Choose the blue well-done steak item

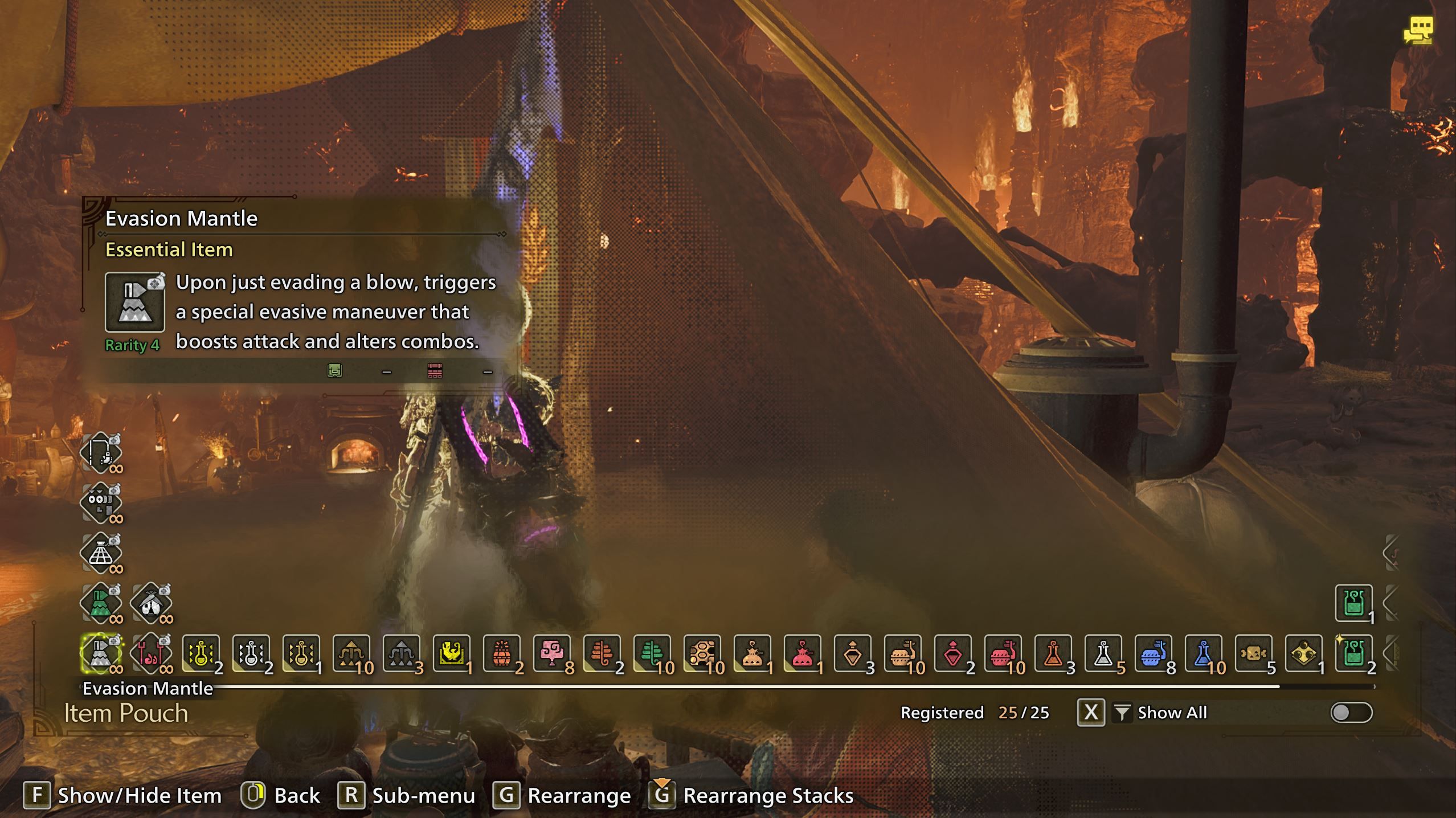point(1153,653)
